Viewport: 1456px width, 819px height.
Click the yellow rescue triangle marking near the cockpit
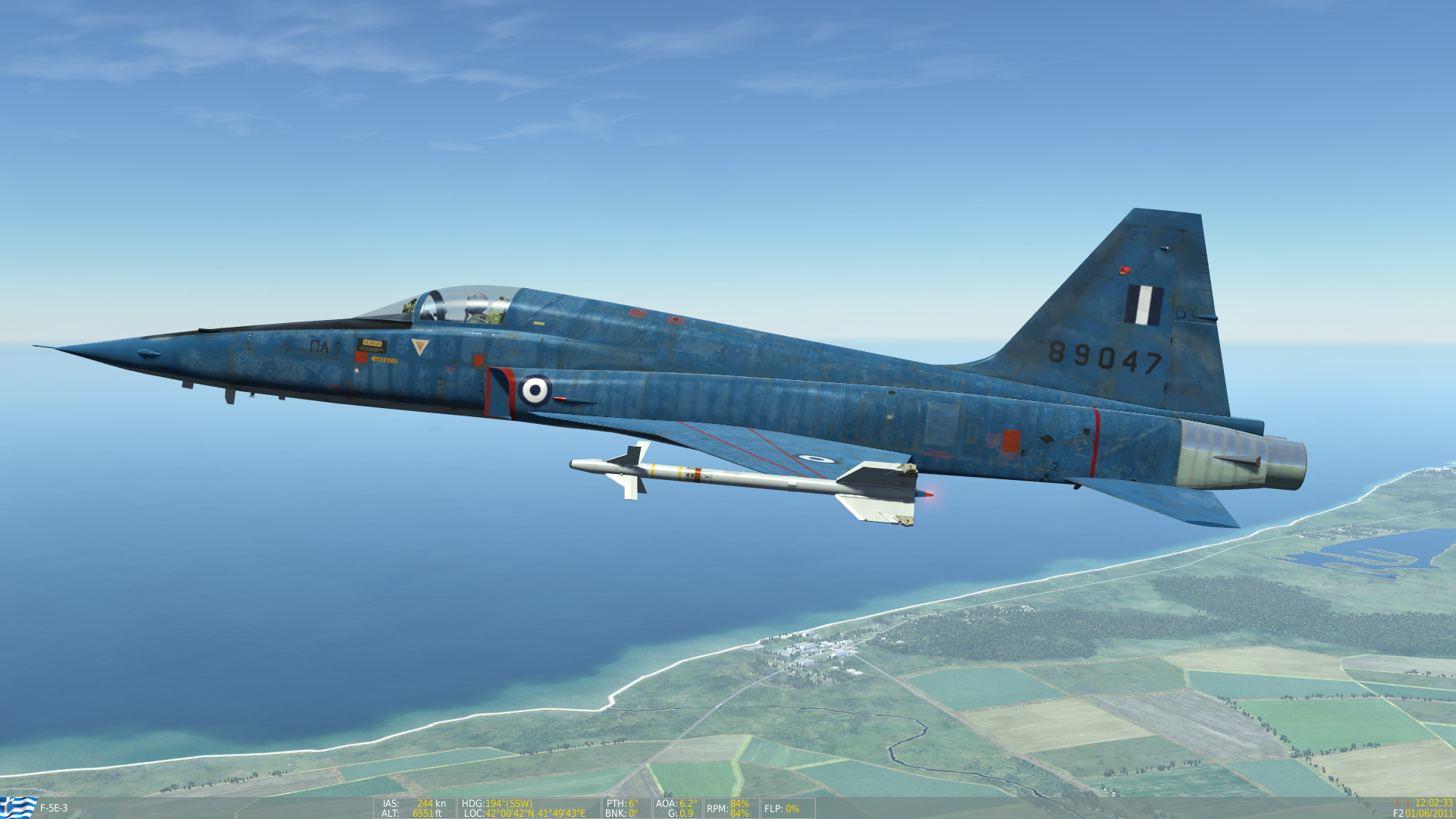point(420,346)
